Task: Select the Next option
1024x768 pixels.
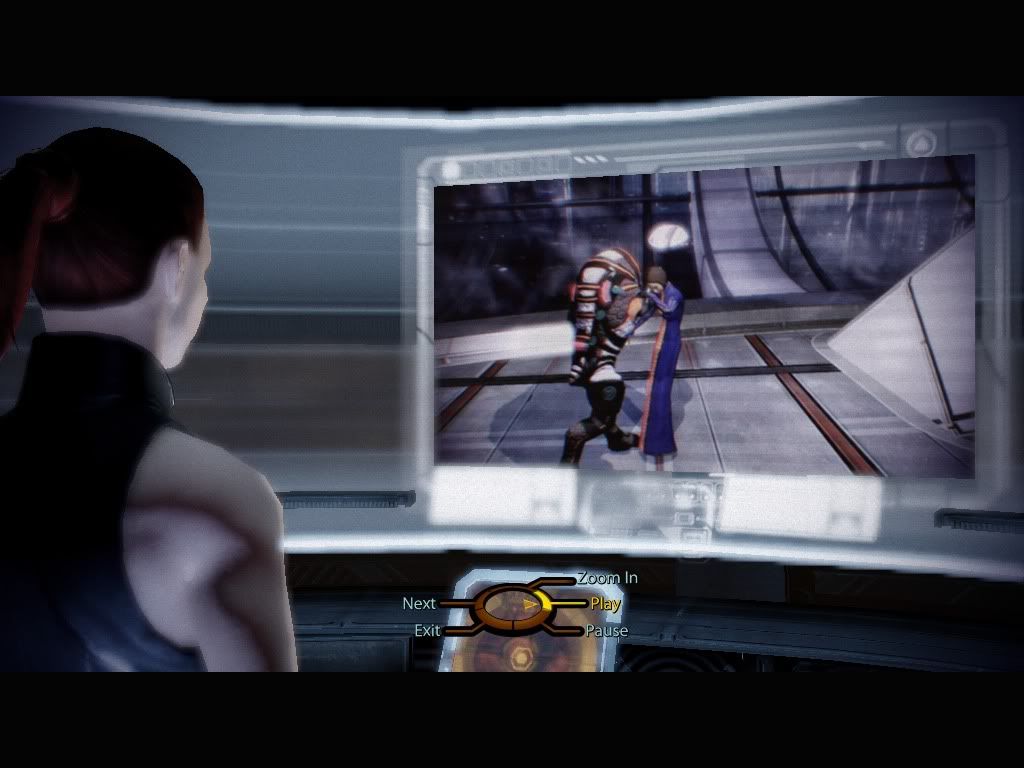Action: [x=419, y=604]
